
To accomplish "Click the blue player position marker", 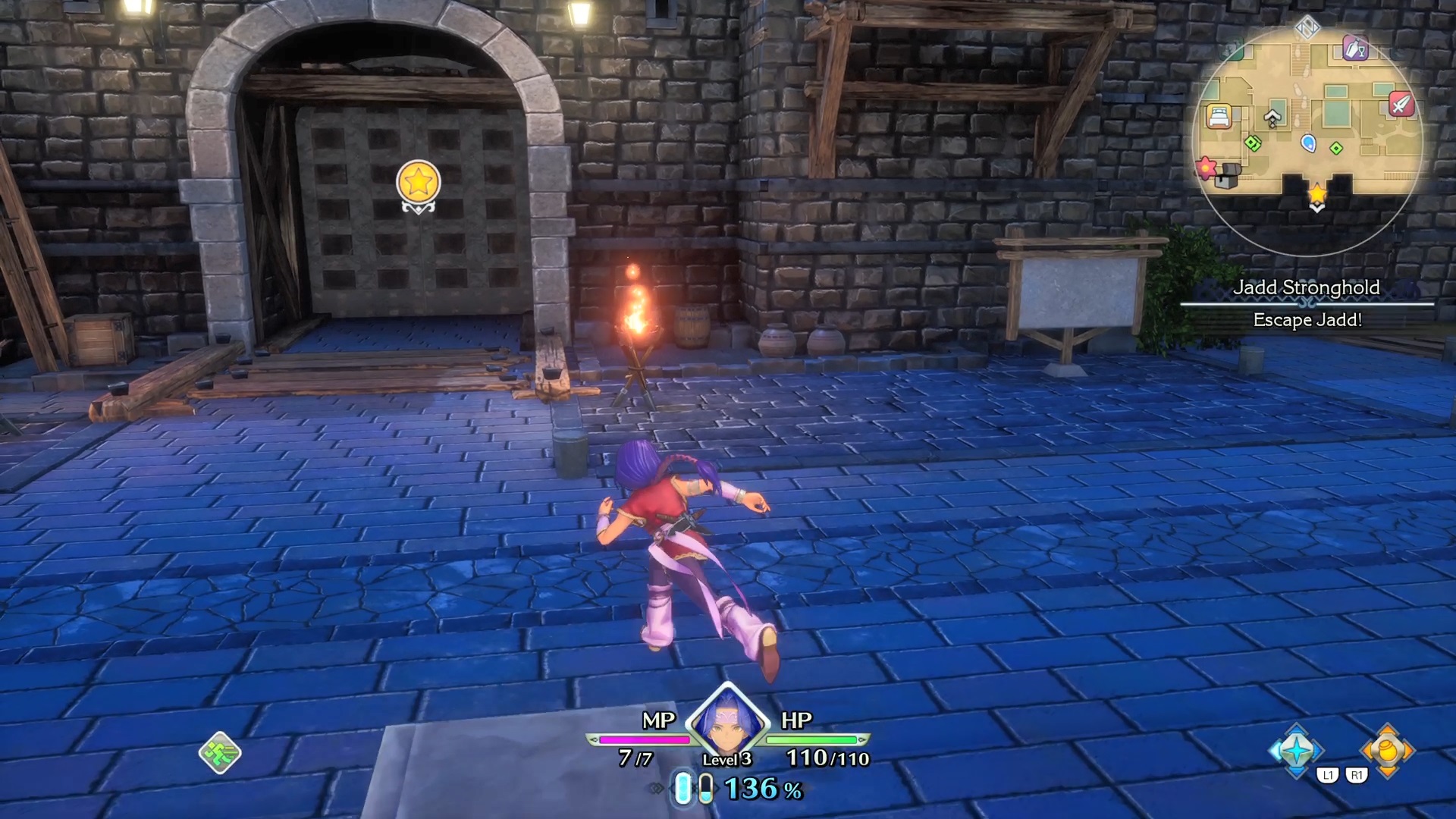I will [x=1308, y=143].
